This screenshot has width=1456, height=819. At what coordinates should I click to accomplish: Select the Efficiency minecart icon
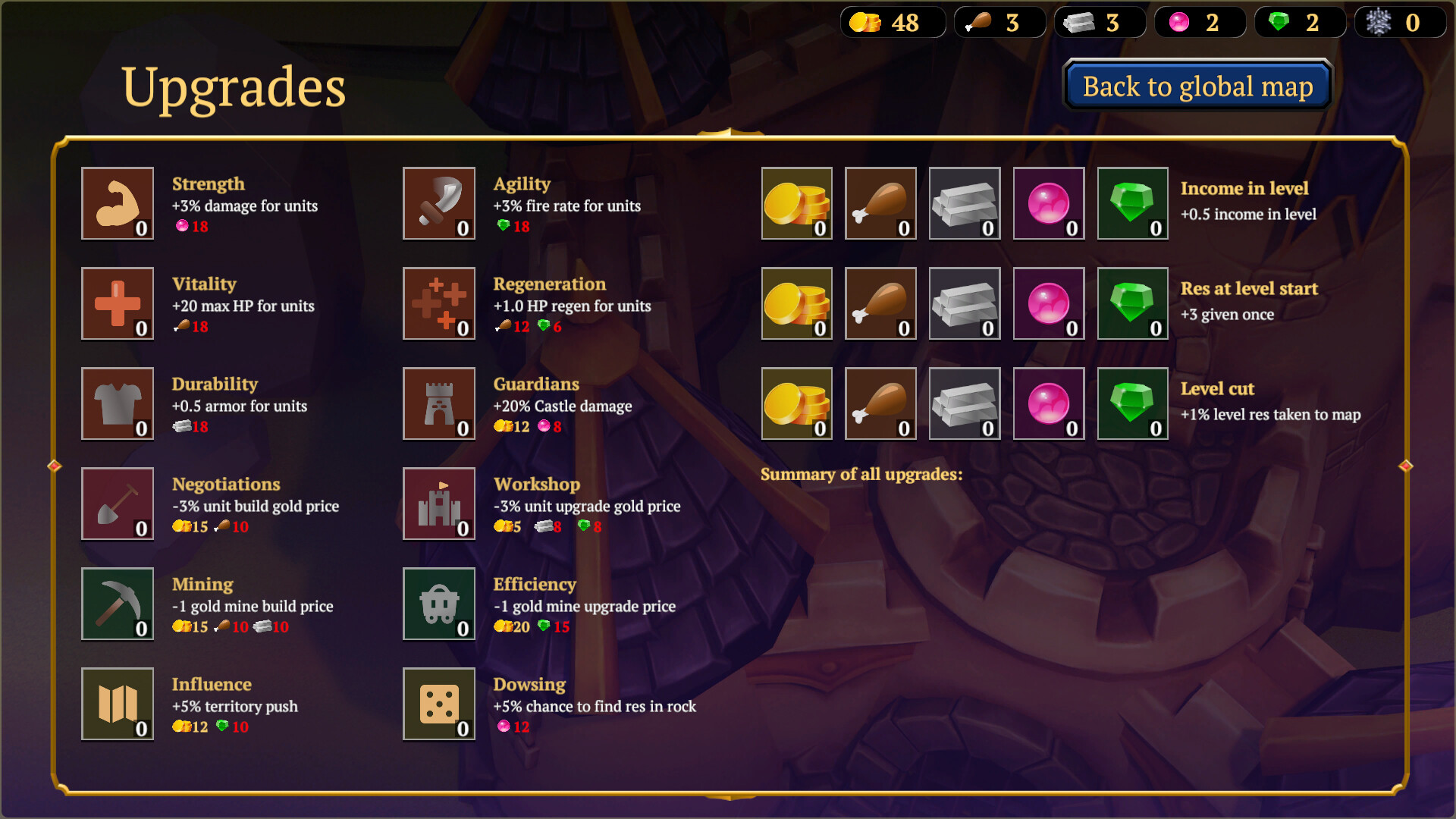click(438, 604)
